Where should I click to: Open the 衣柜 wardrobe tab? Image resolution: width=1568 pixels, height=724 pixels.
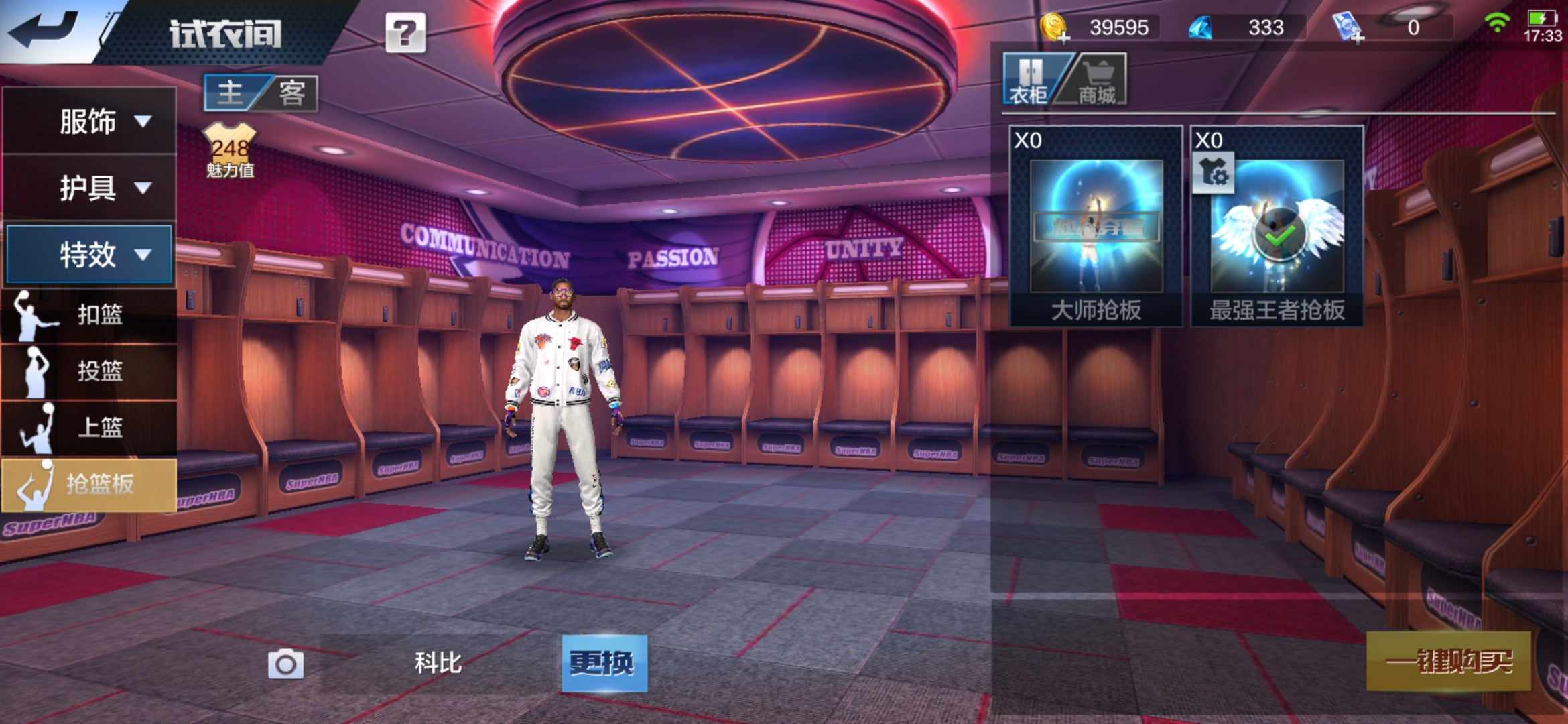click(x=1029, y=80)
